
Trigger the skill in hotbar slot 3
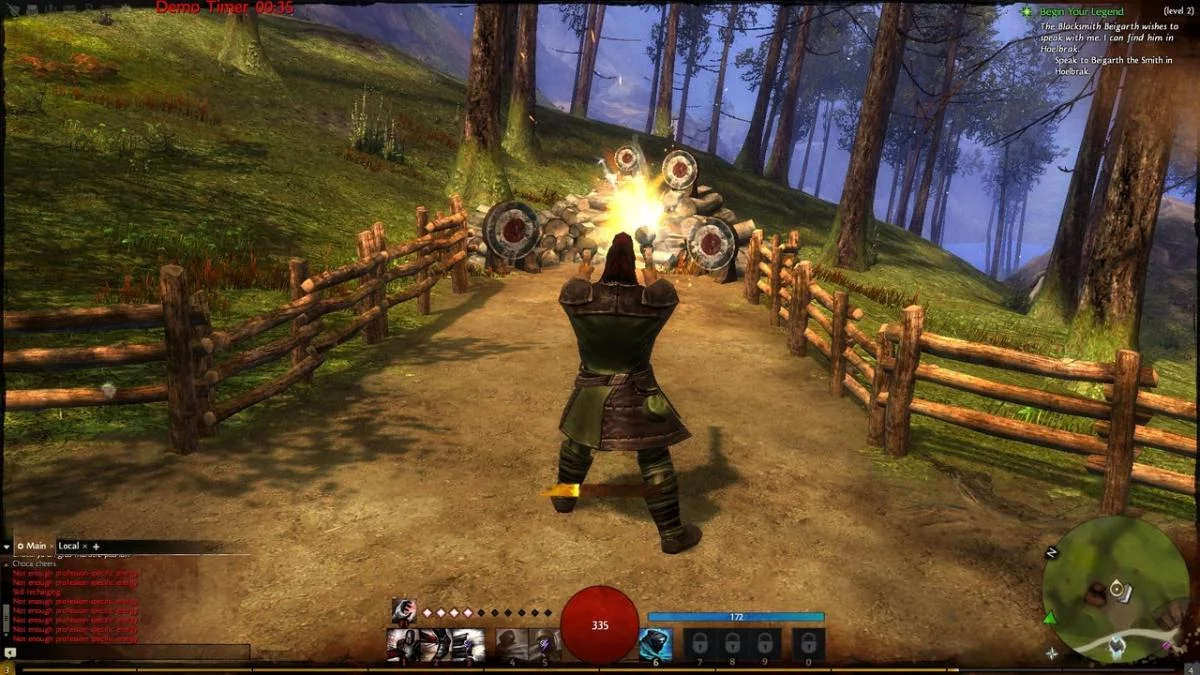pyautogui.click(x=468, y=644)
